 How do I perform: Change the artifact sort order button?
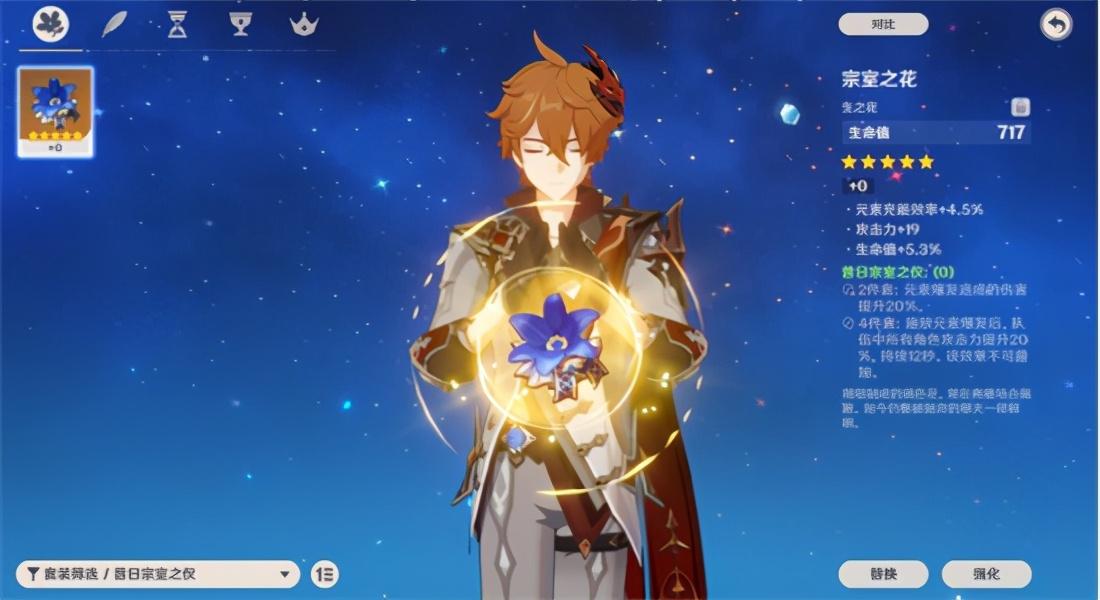pos(324,574)
